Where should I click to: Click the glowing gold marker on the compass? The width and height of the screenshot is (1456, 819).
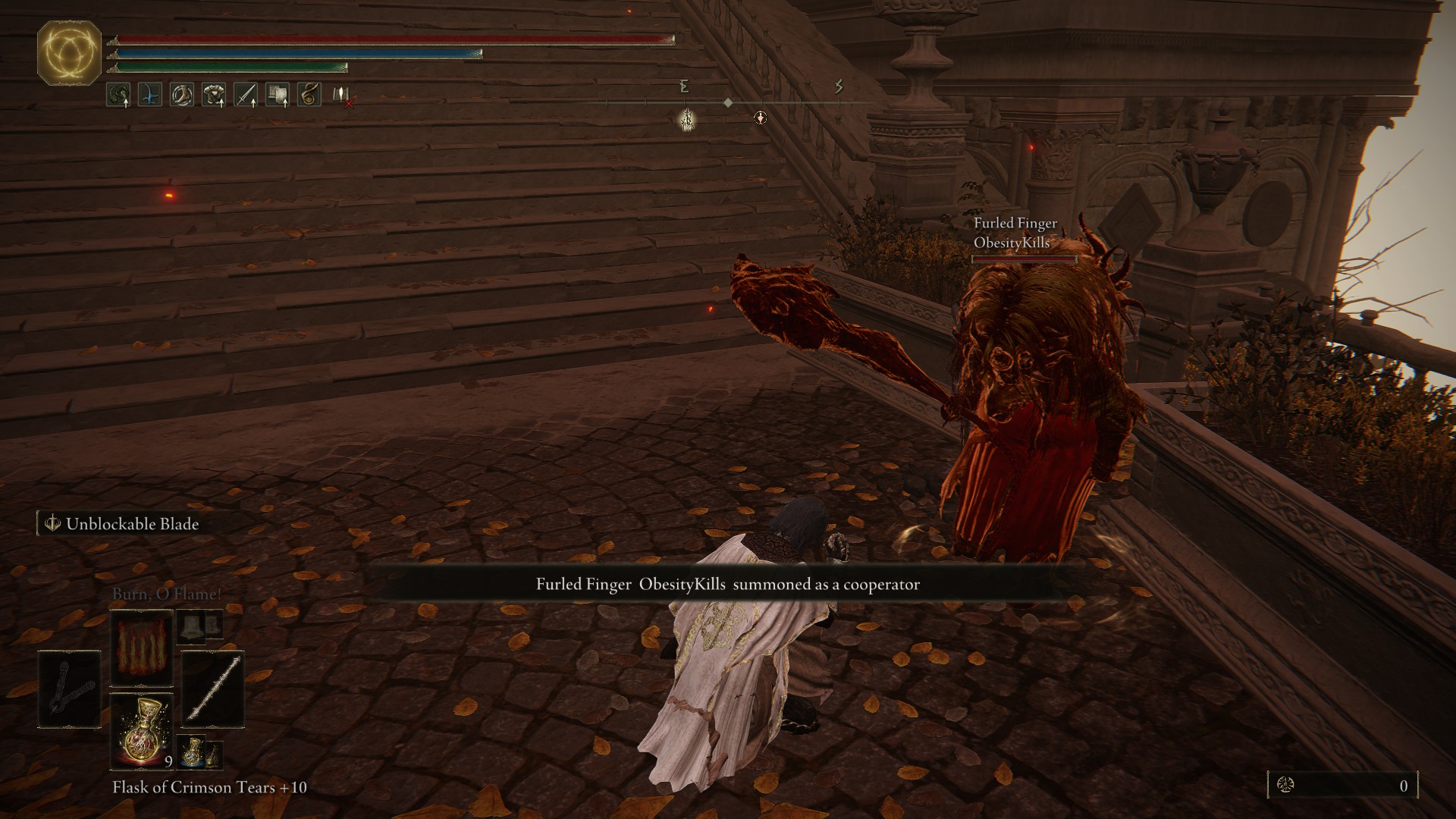coord(687,118)
